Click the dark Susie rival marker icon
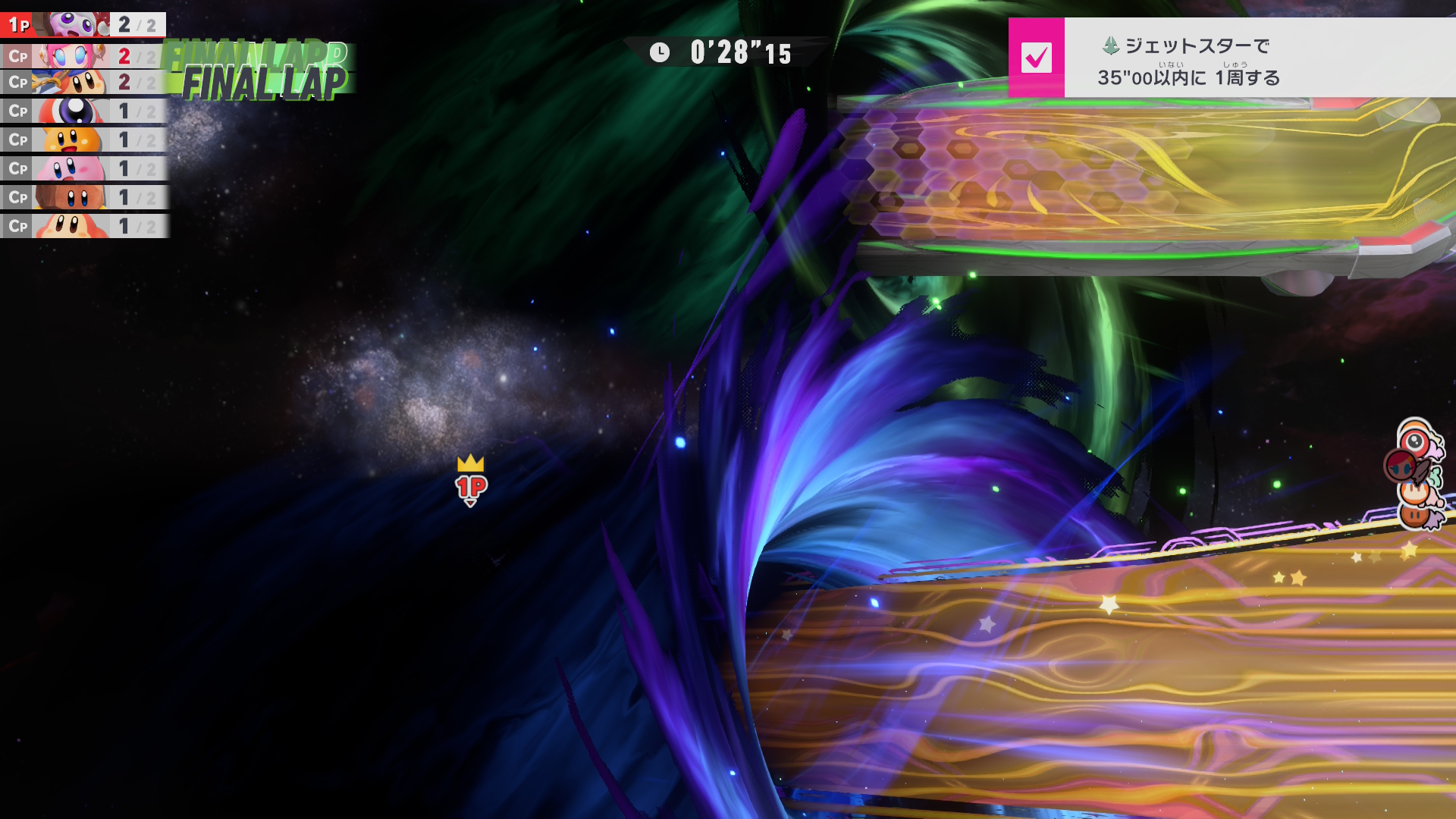The width and height of the screenshot is (1456, 819). point(1400,466)
